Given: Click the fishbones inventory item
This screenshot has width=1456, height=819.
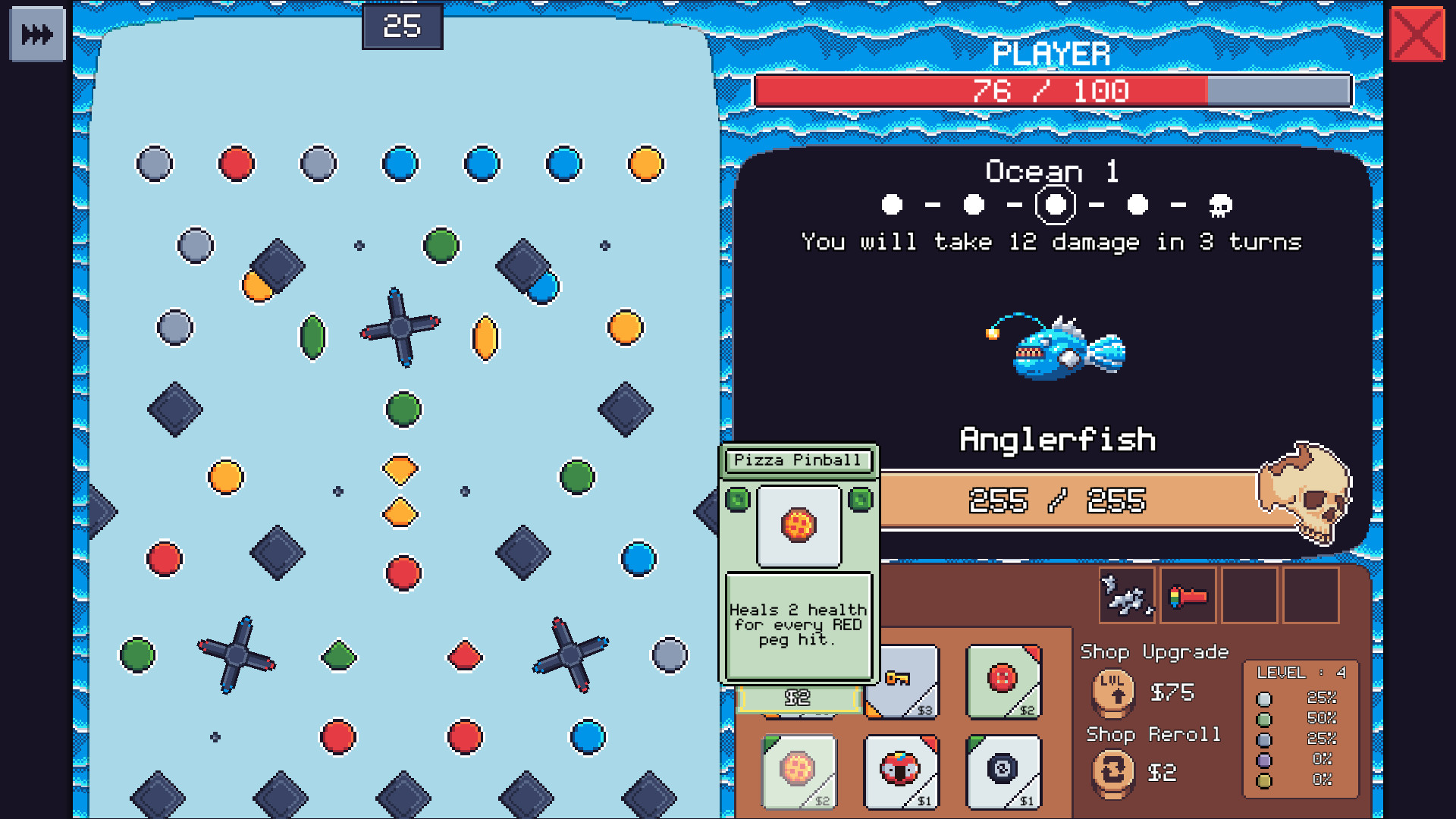Looking at the screenshot, I should [x=1126, y=596].
